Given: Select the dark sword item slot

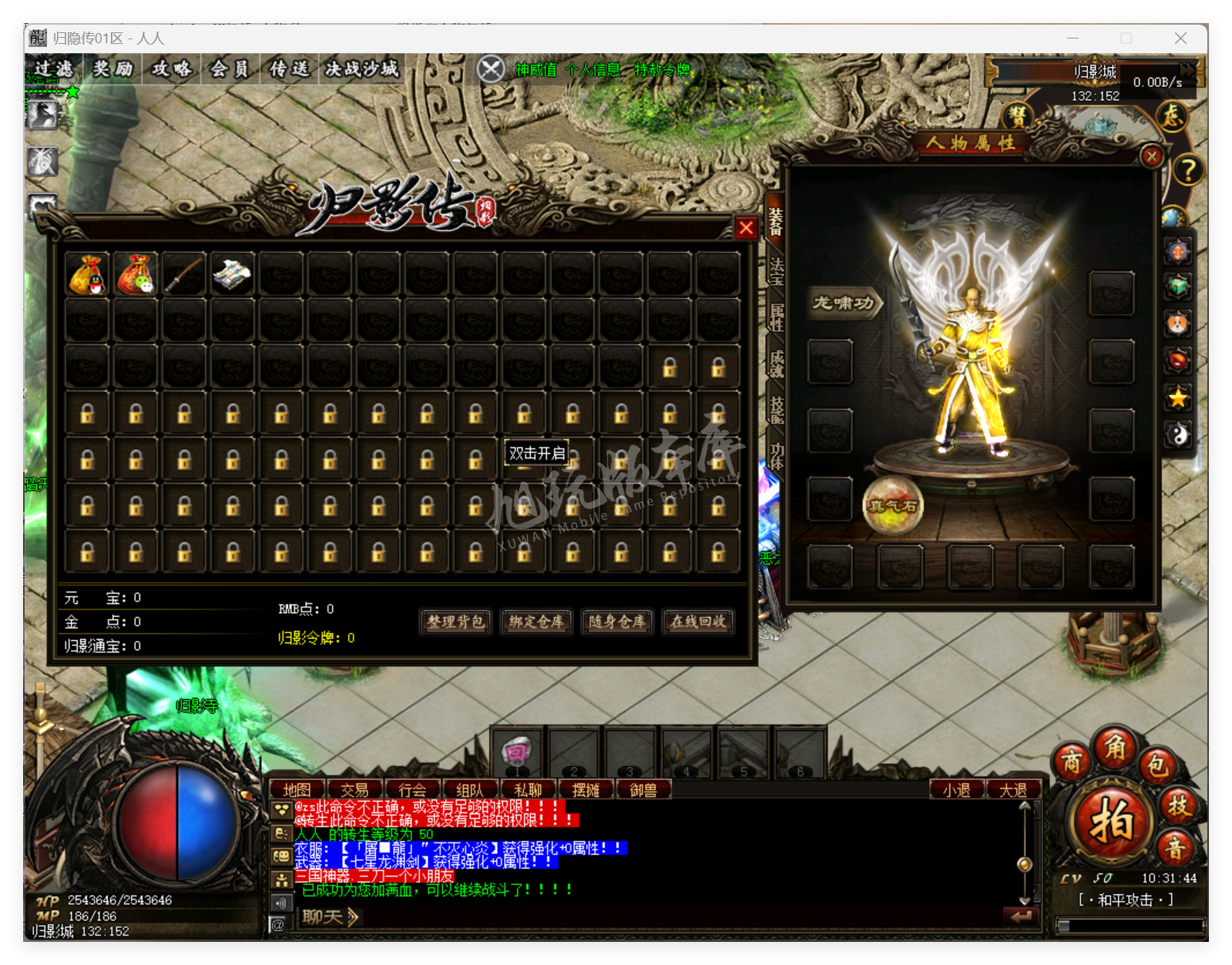Looking at the screenshot, I should [x=184, y=275].
